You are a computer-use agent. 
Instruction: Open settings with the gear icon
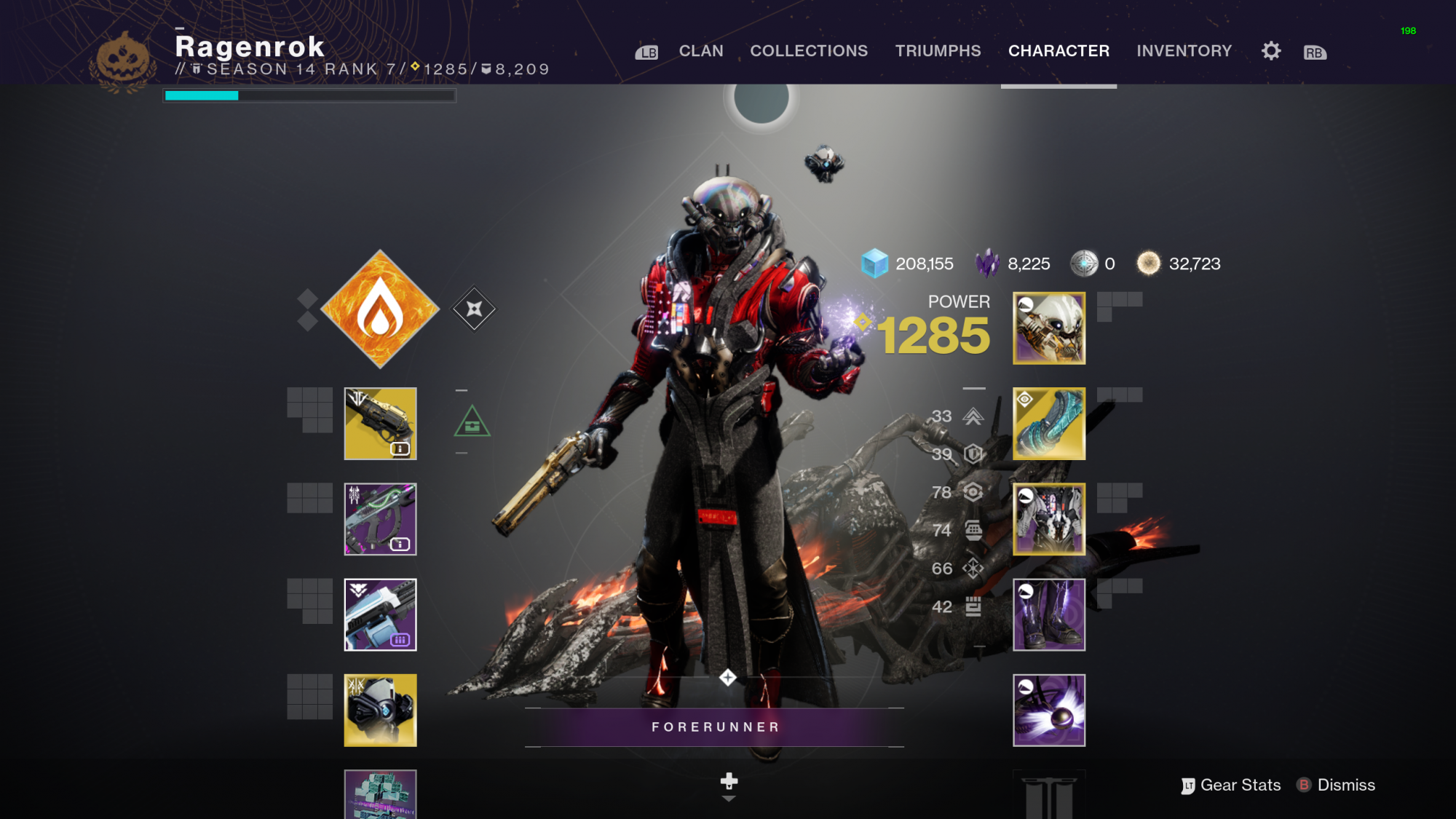pyautogui.click(x=1271, y=51)
